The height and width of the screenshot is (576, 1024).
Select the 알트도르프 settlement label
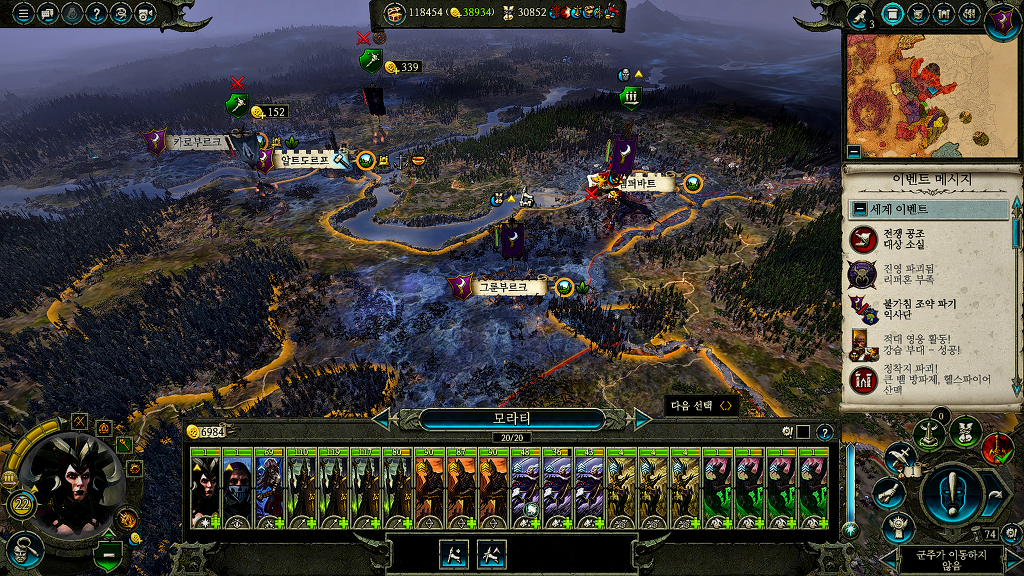305,159
